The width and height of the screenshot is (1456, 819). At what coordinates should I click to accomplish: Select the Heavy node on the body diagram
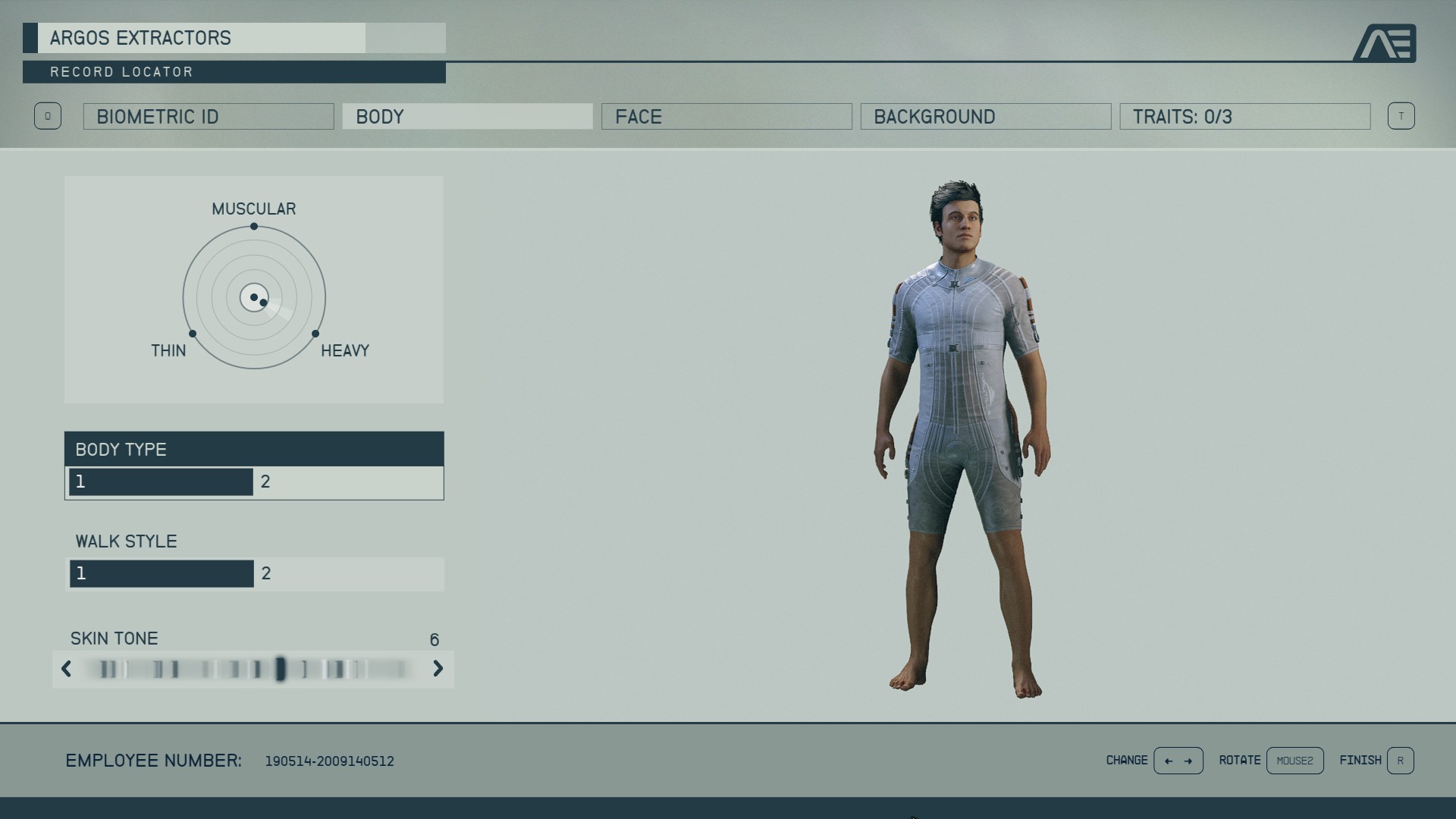click(316, 332)
